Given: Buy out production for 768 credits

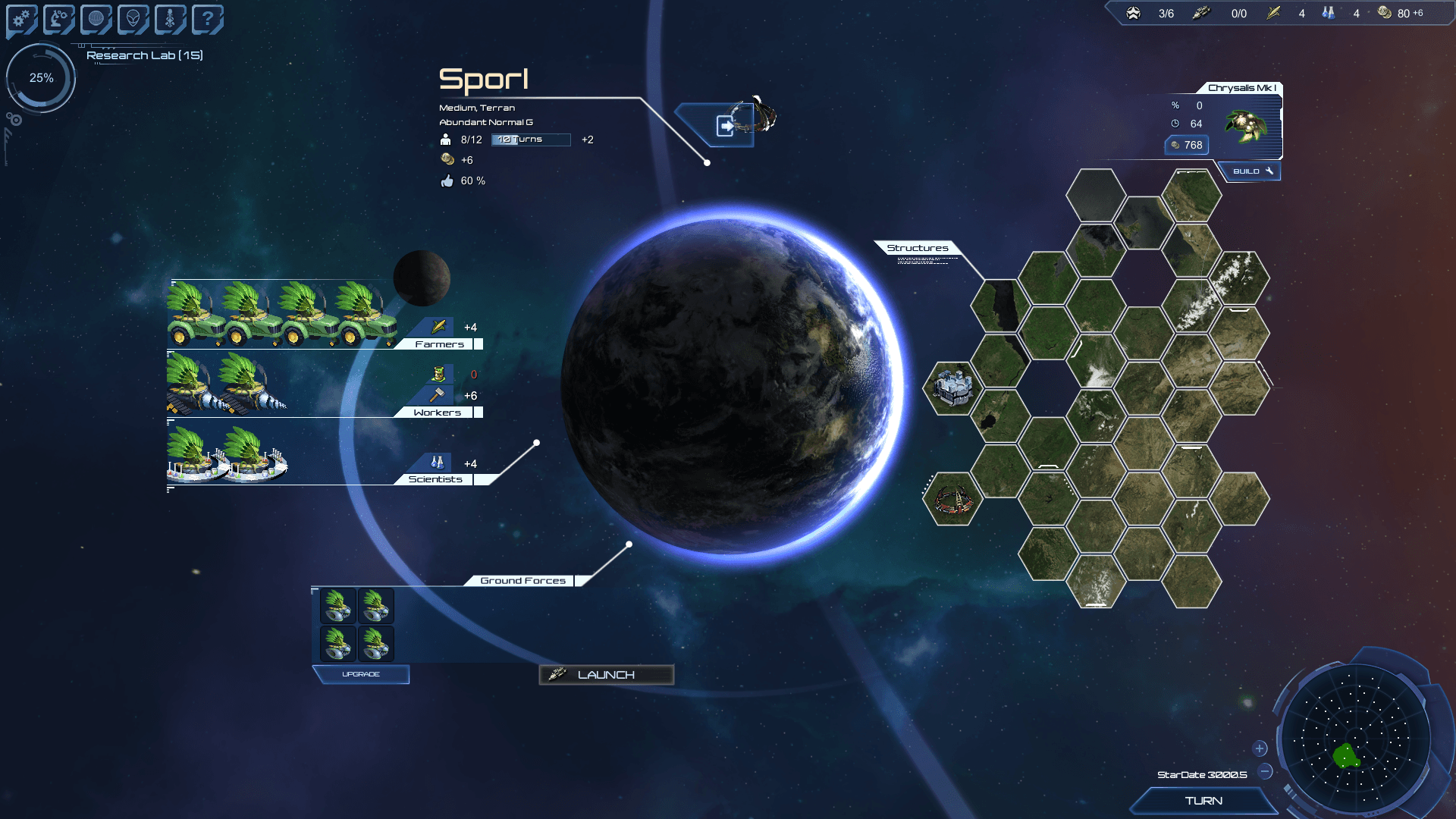Looking at the screenshot, I should pos(1187,145).
